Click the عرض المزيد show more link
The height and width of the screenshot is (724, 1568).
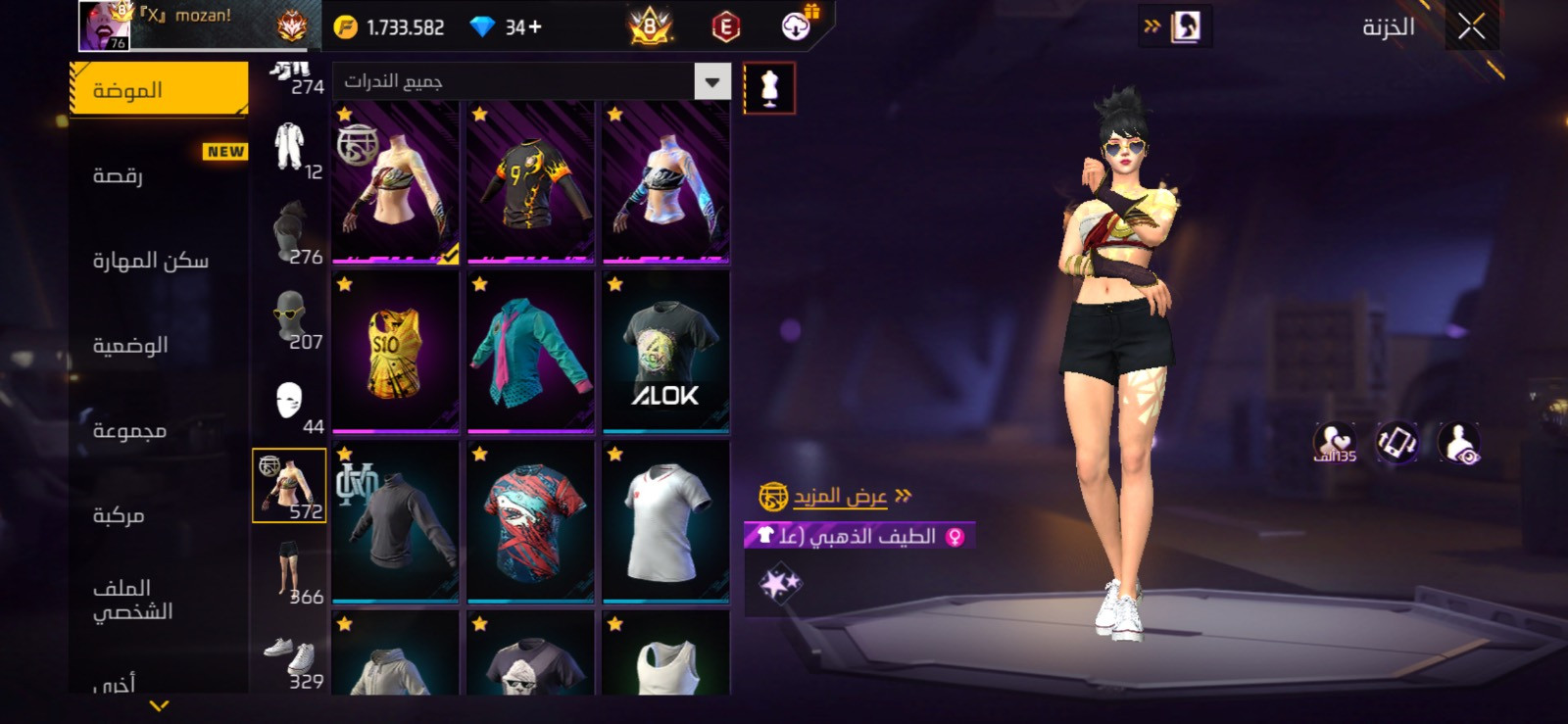[840, 497]
